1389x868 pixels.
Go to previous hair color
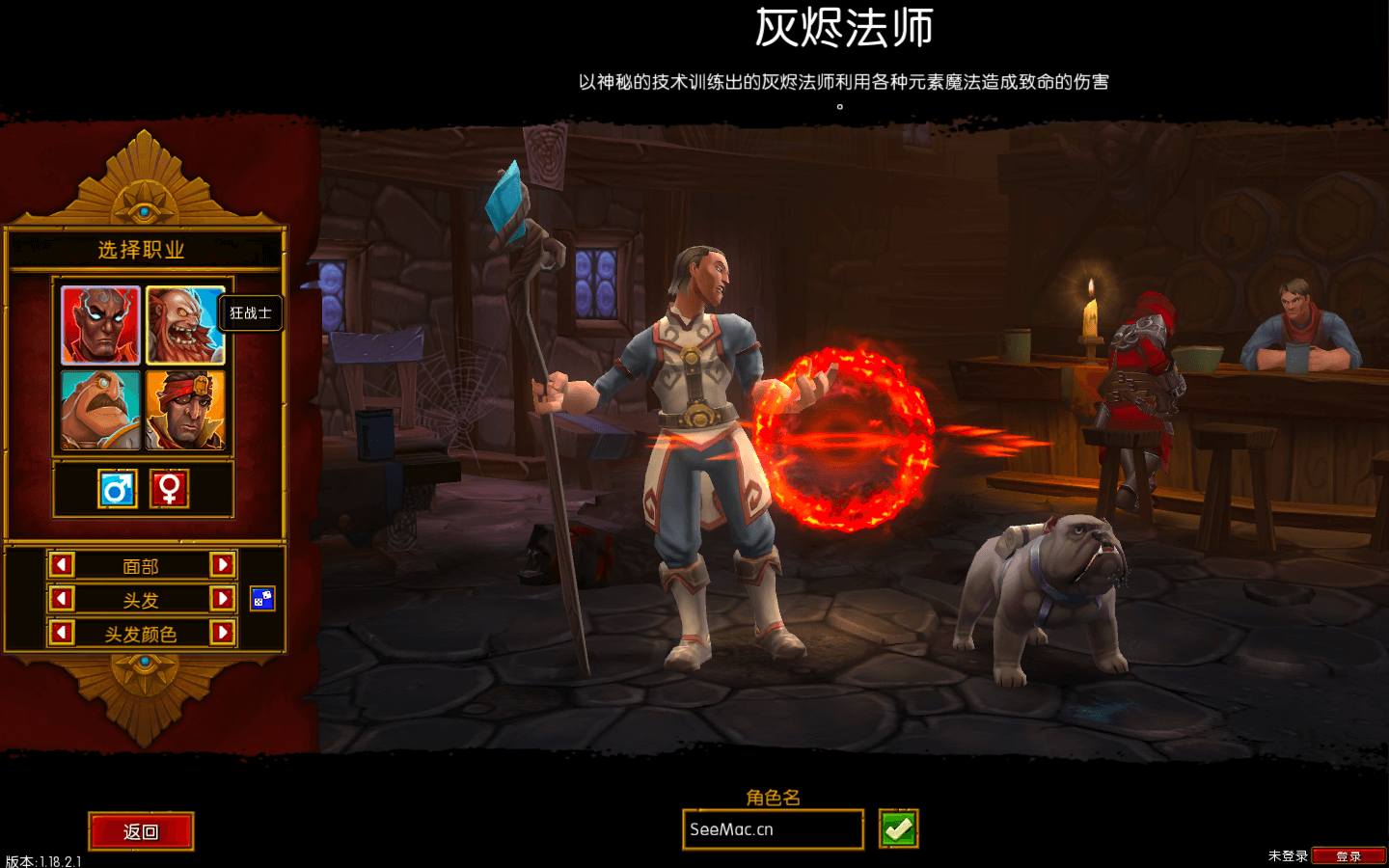[62, 633]
